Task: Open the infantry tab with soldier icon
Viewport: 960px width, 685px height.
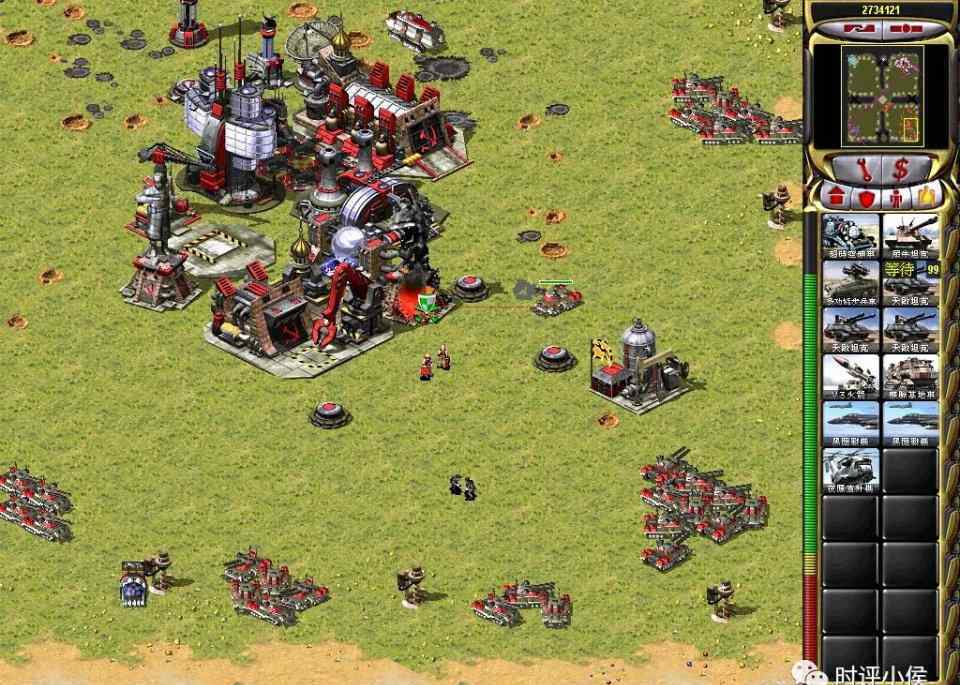Action: click(x=893, y=197)
